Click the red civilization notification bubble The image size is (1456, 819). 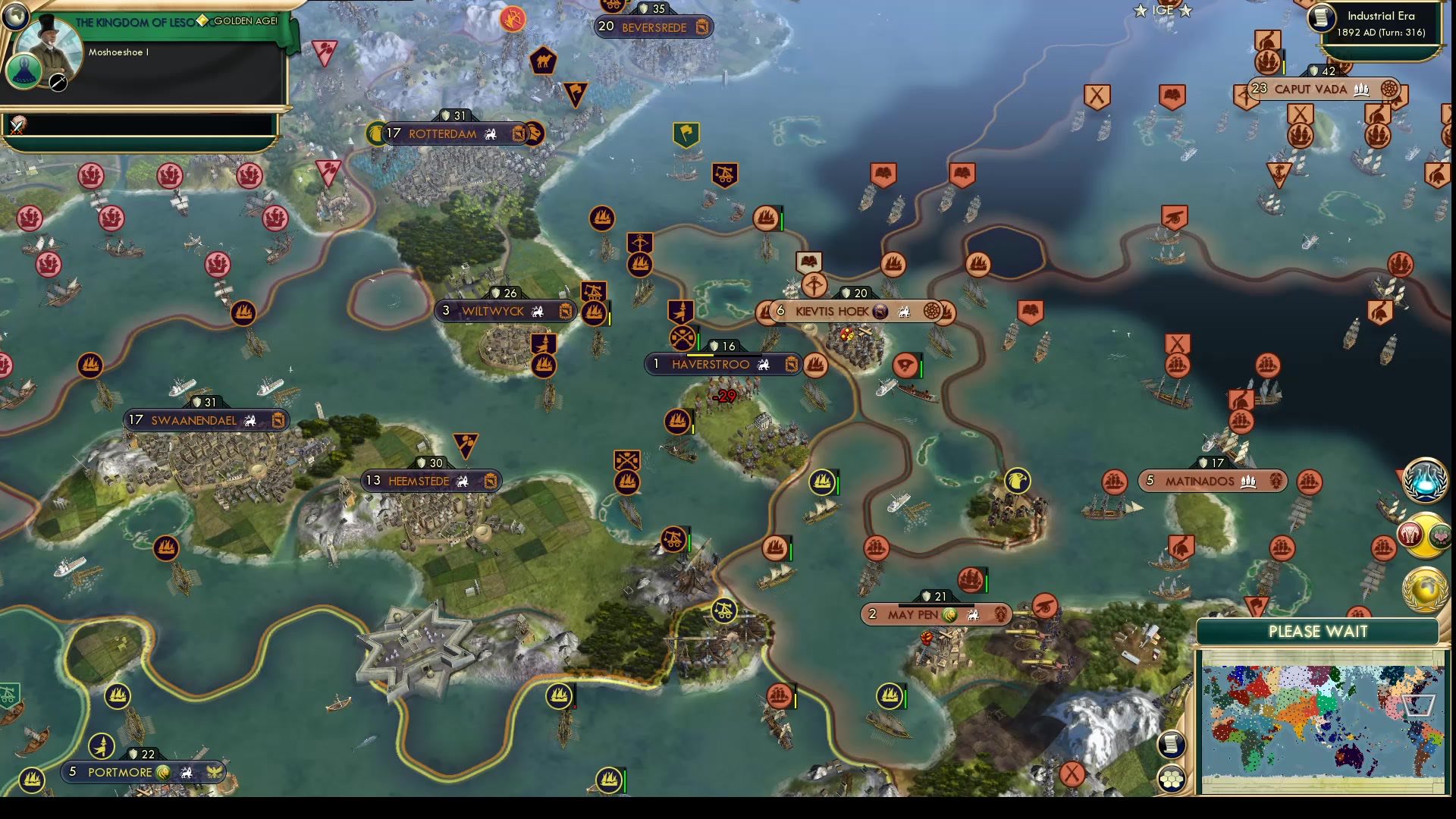[x=1410, y=534]
